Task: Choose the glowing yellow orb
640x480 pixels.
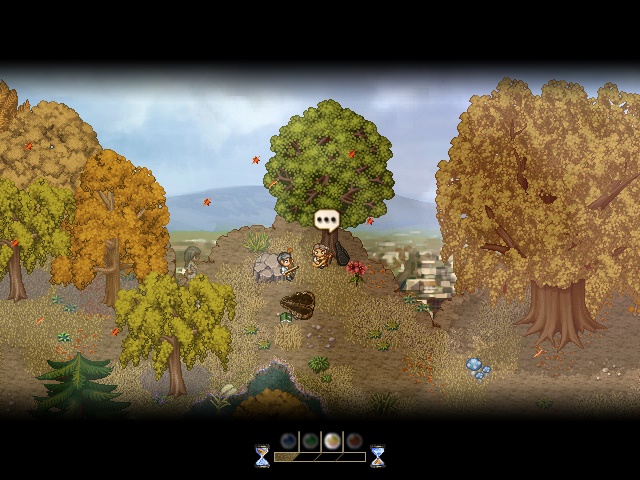Action: (x=332, y=441)
